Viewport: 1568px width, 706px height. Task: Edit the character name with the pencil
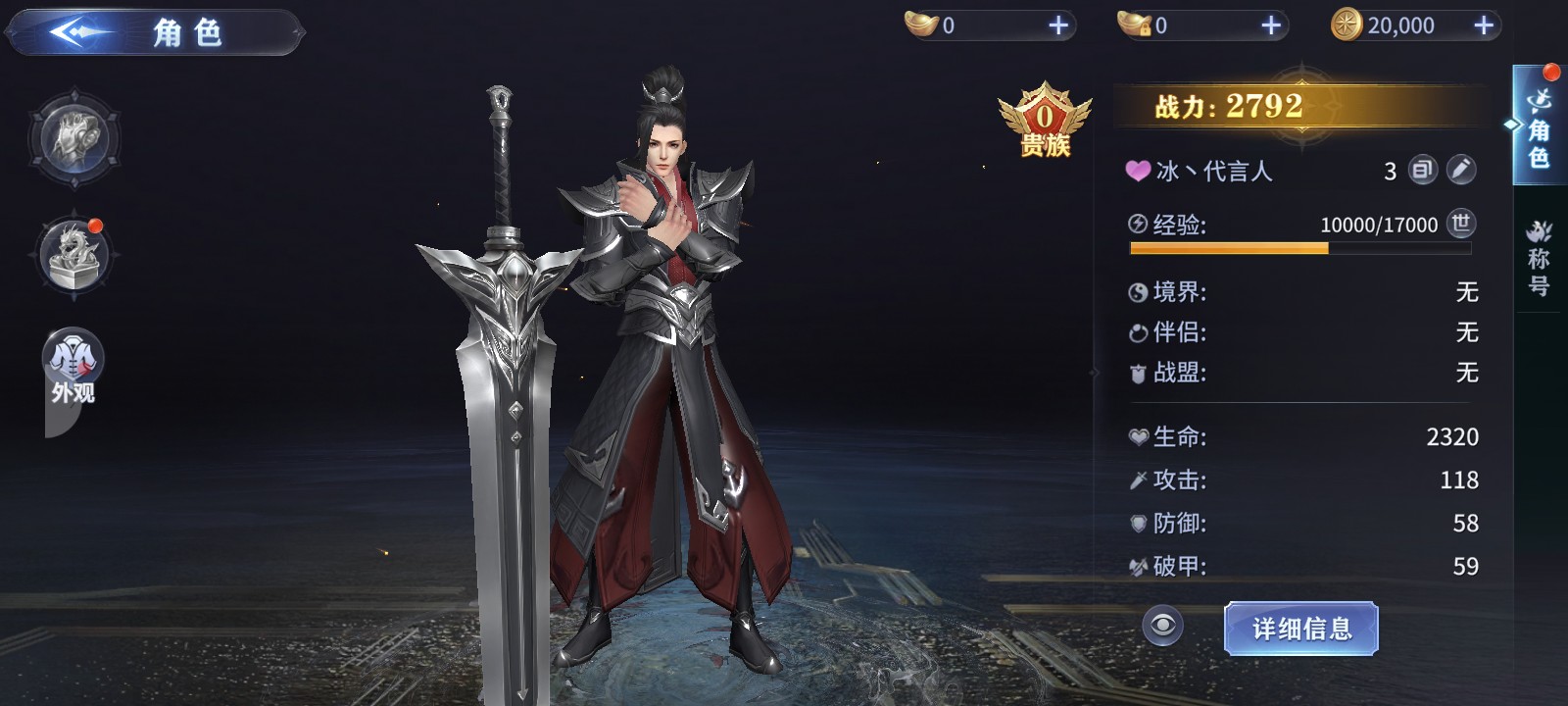pos(1460,170)
